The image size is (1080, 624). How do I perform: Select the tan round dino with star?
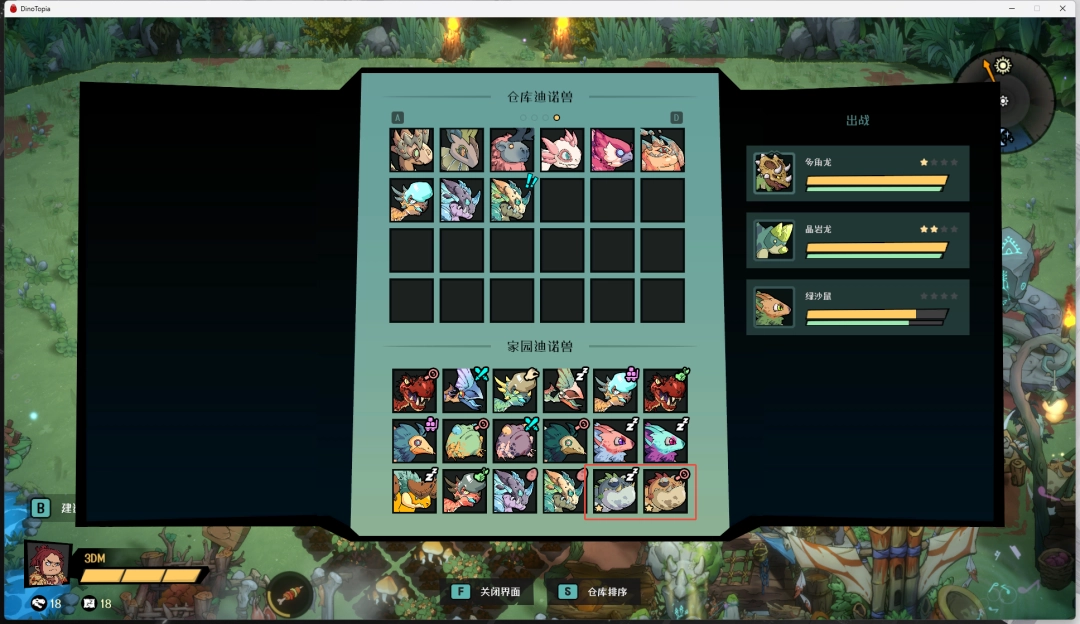(665, 491)
